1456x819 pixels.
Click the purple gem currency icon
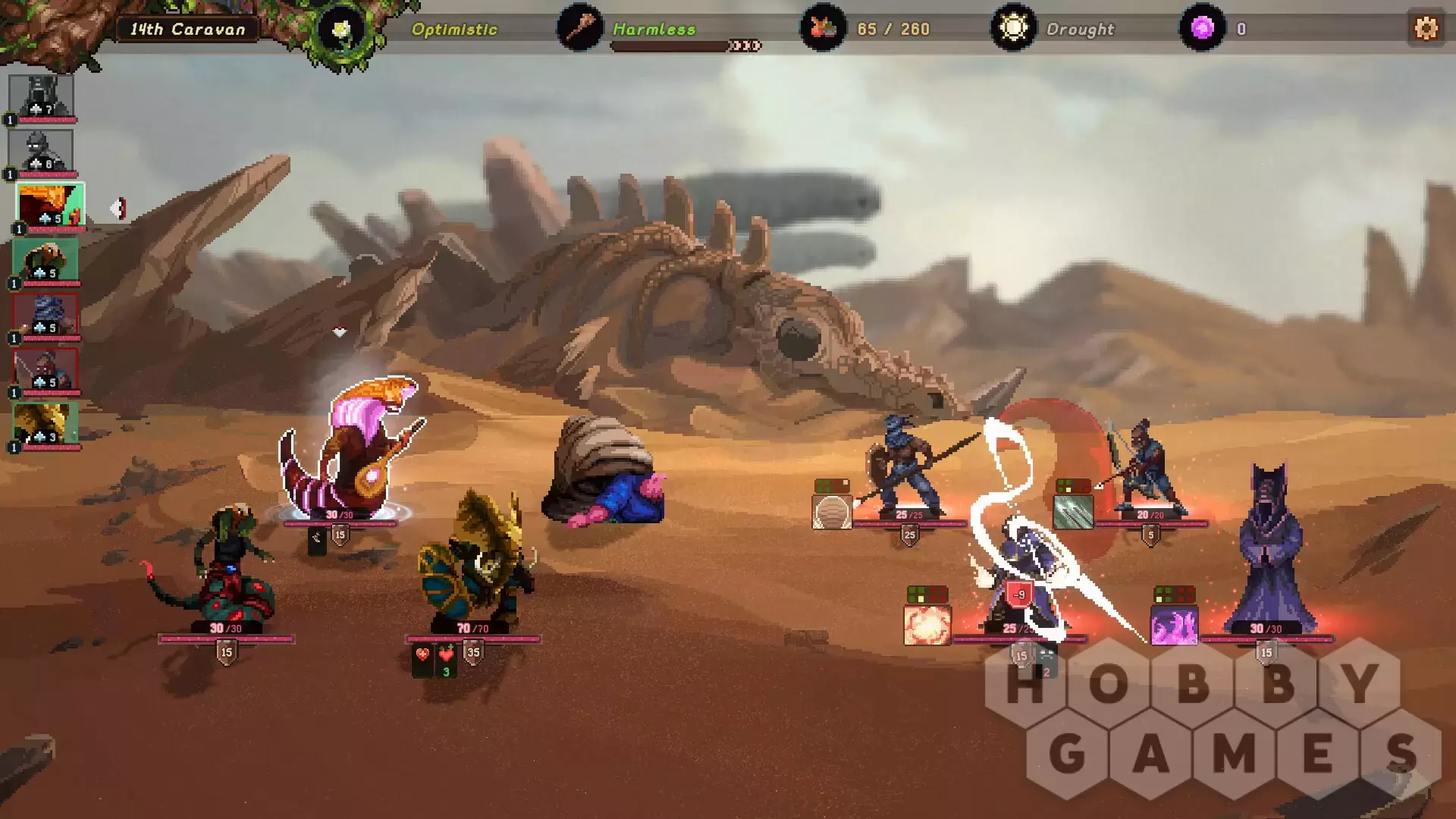[1202, 29]
